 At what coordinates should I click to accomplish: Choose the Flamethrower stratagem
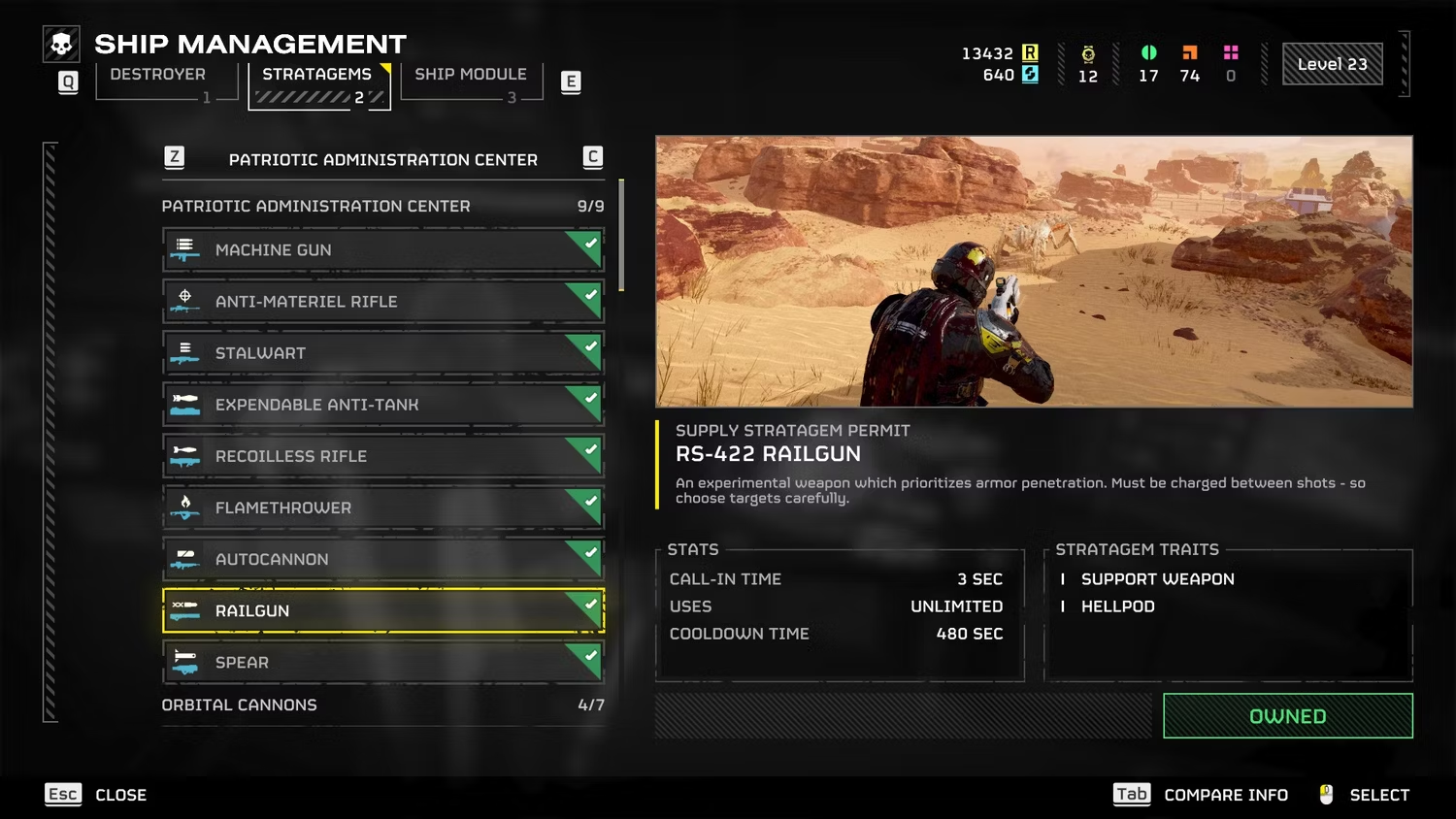click(x=382, y=508)
